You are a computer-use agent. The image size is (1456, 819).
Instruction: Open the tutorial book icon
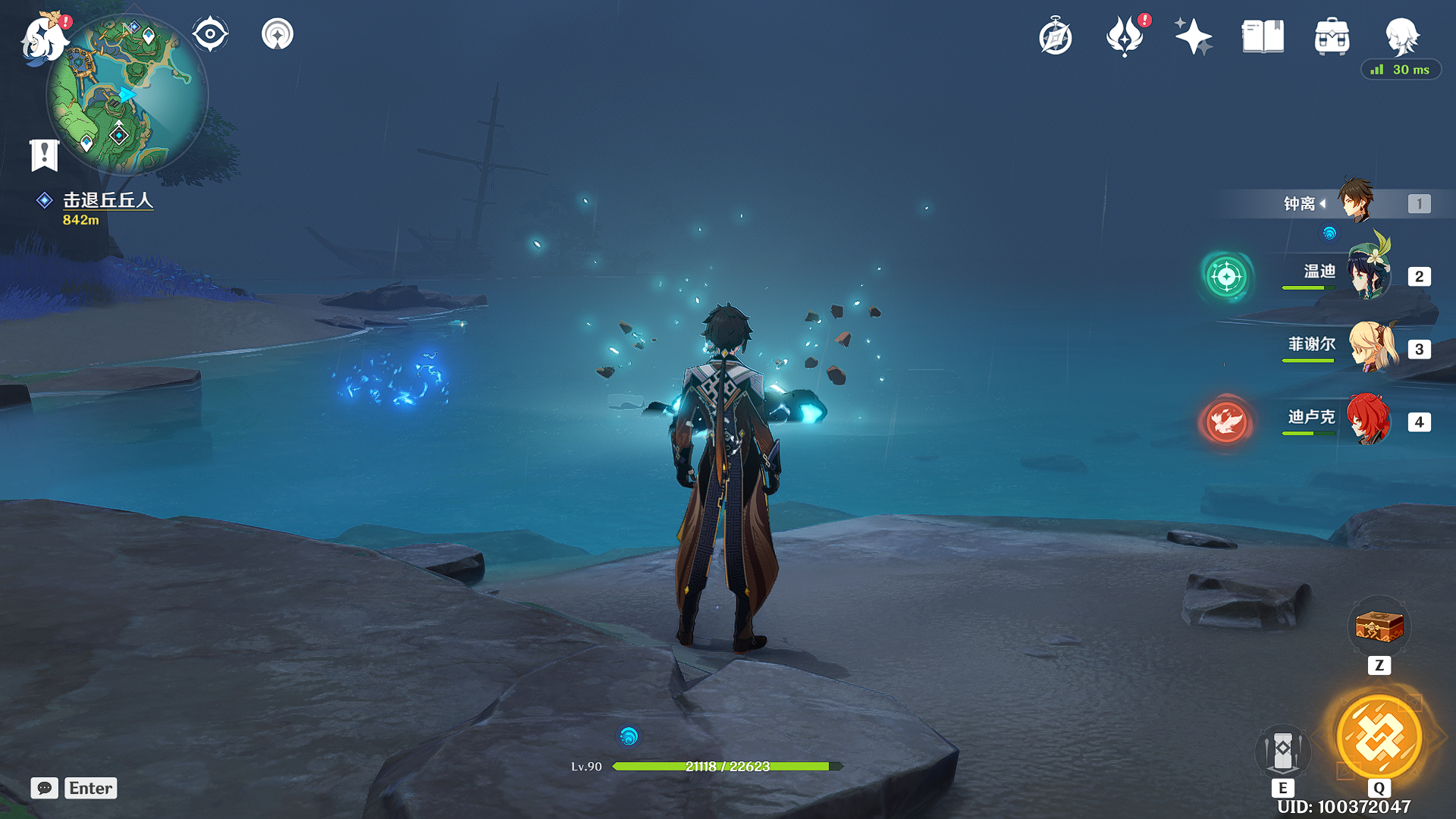point(1263,36)
